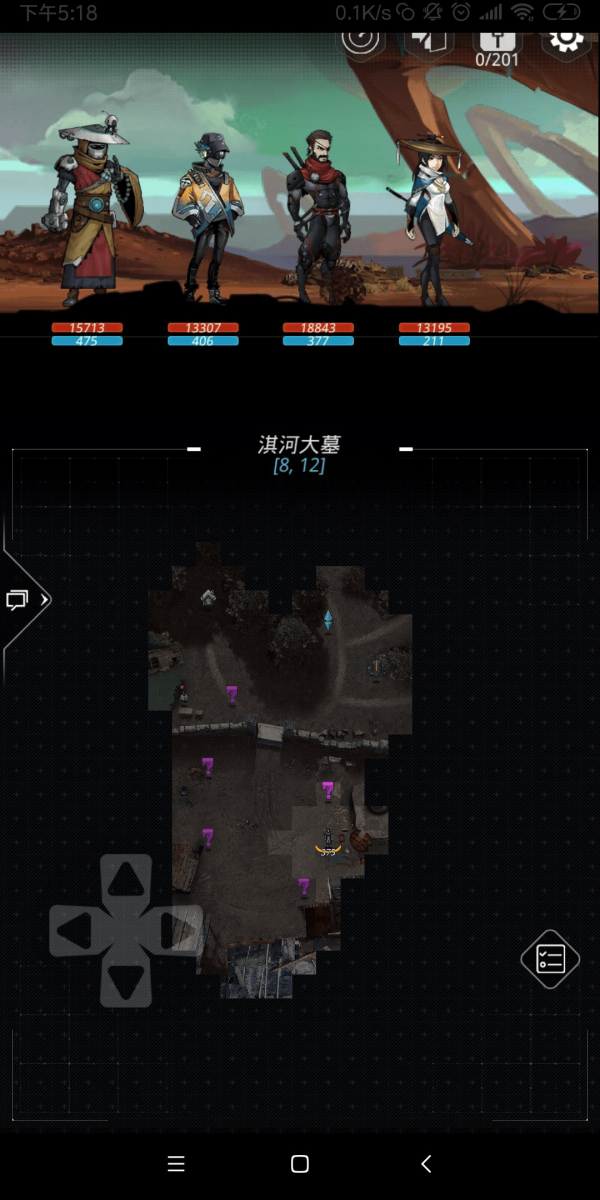Select the white house map marker
Screen dimensions: 600x1200
pos(208,598)
